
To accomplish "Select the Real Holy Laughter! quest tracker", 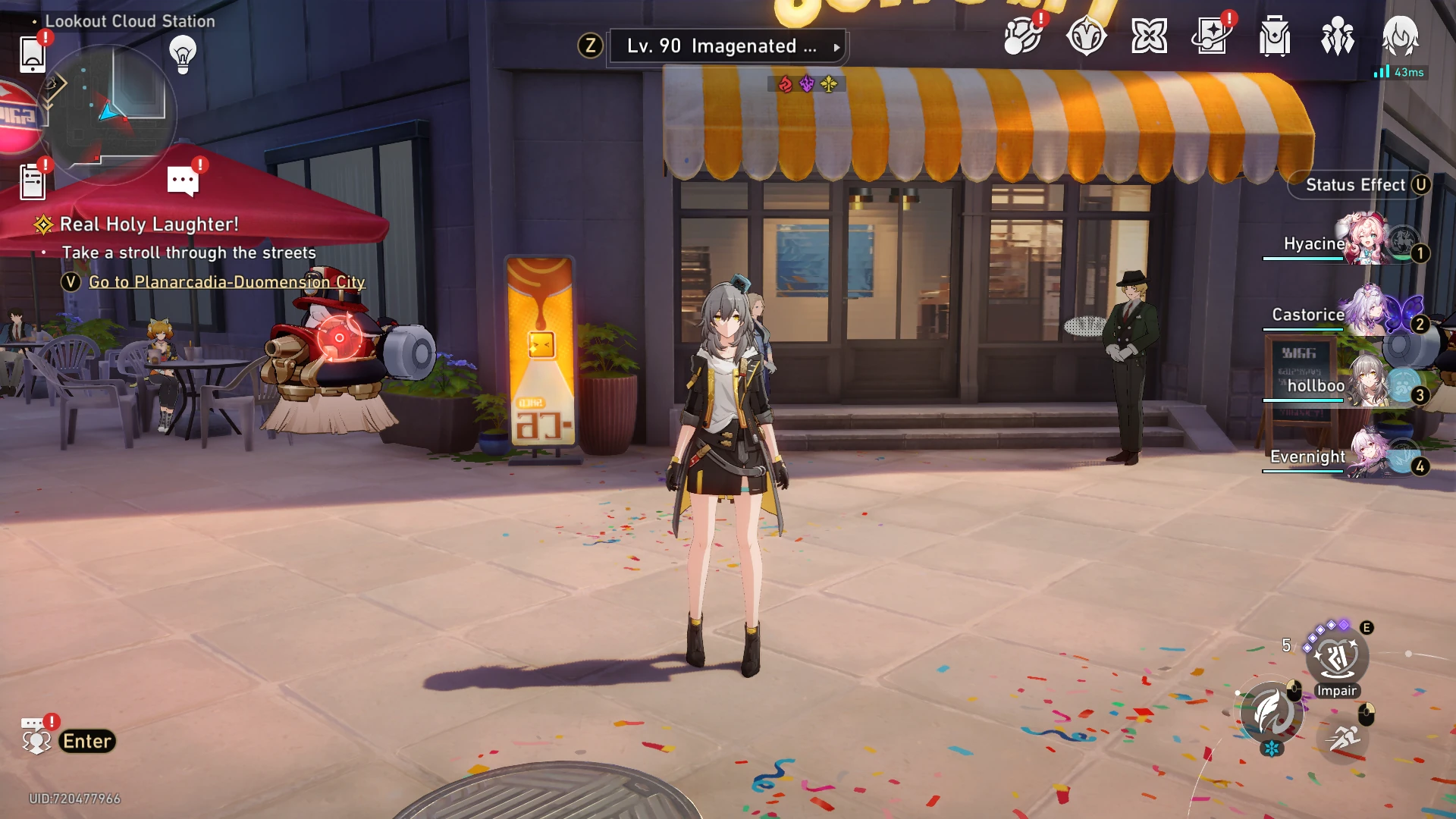I will (x=149, y=224).
